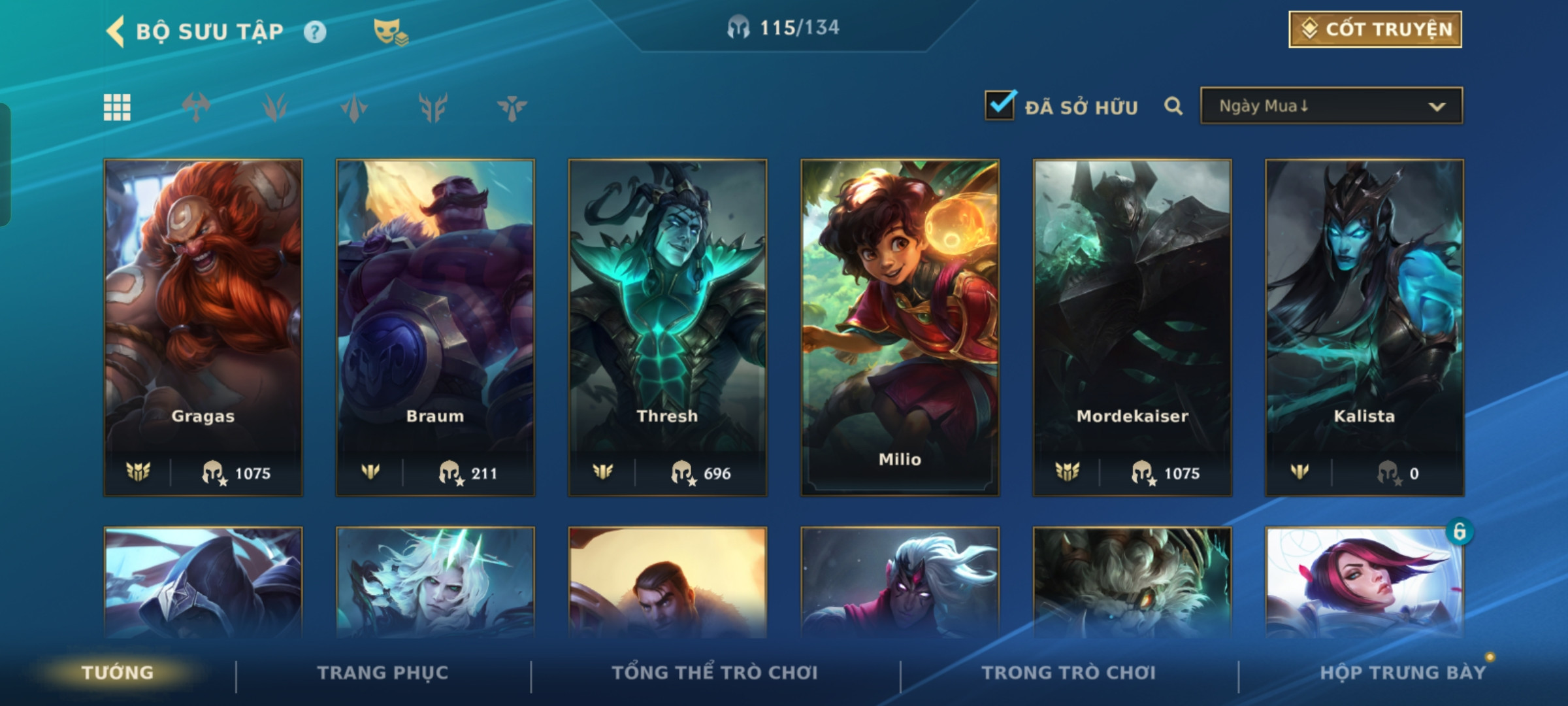Open the Cốt Truyện button

(1375, 29)
